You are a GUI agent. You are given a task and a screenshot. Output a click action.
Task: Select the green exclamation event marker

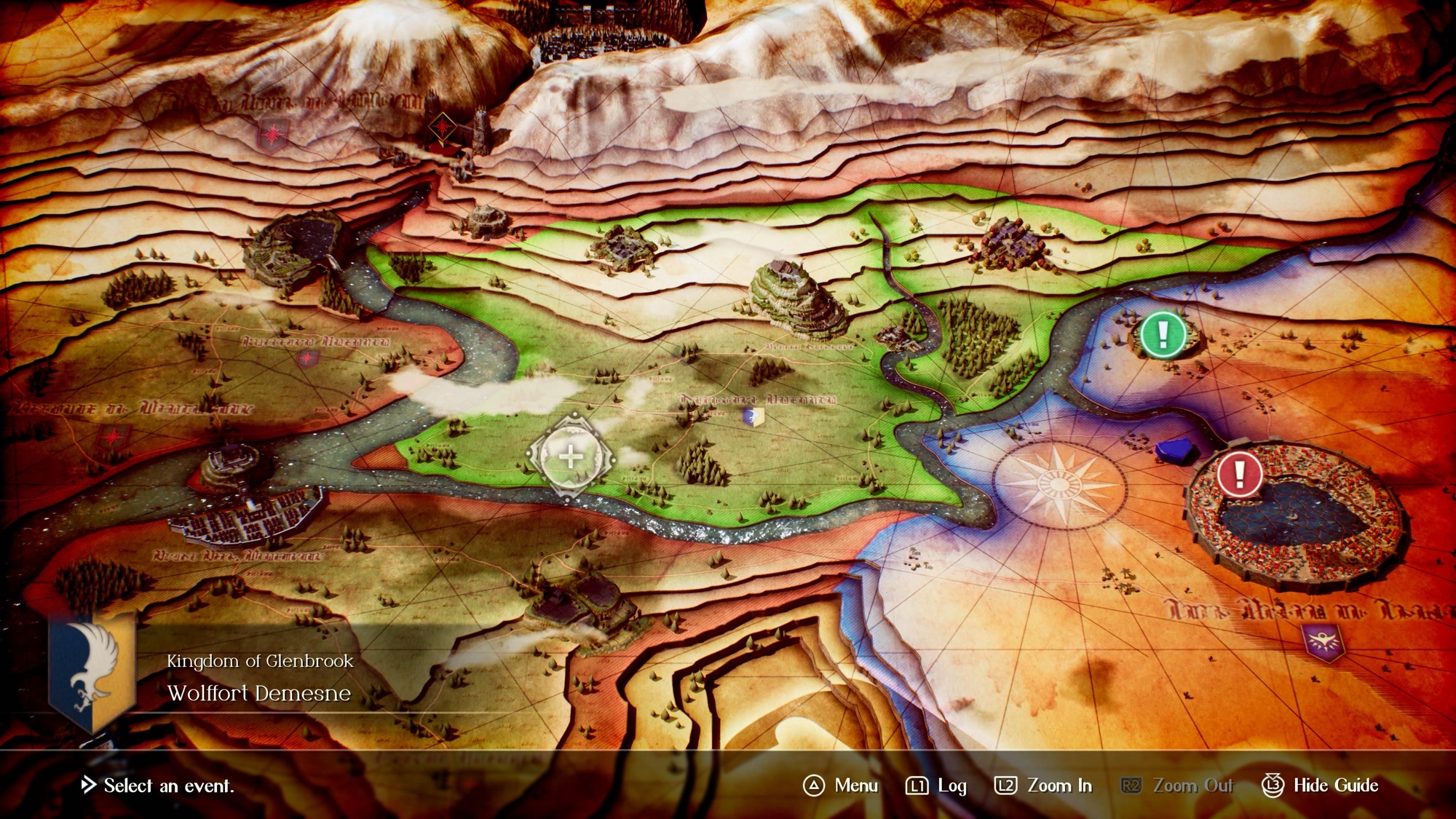[x=1163, y=335]
